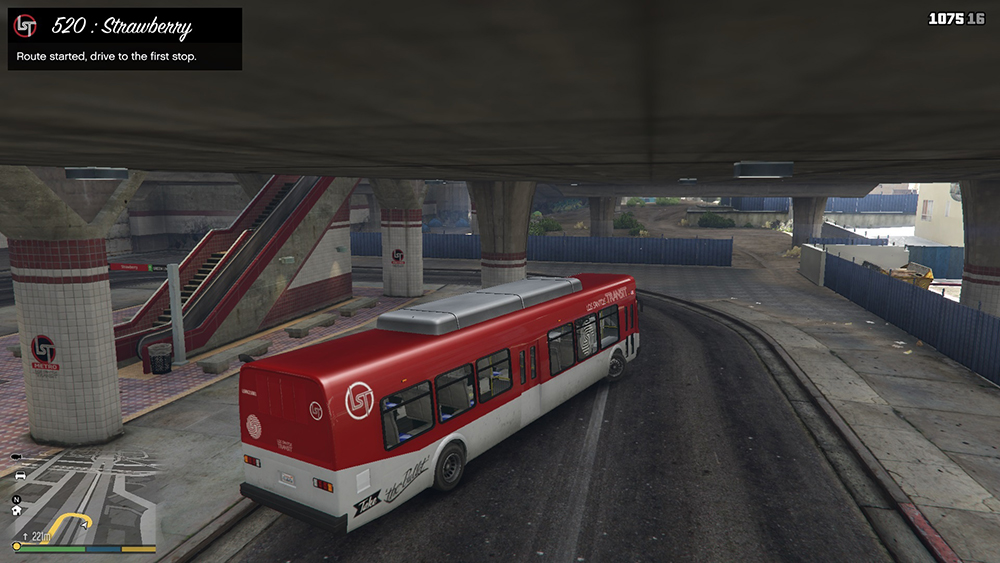
Task: Select the north compass marker on the minimap
Action: pyautogui.click(x=16, y=498)
